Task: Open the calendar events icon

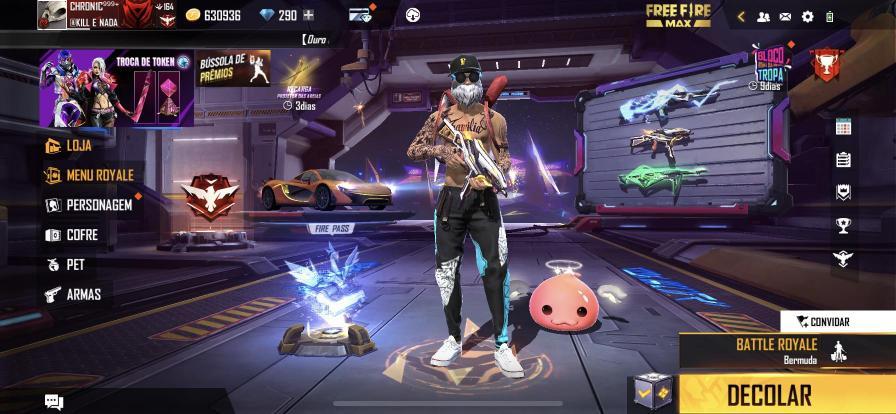Action: tap(842, 127)
